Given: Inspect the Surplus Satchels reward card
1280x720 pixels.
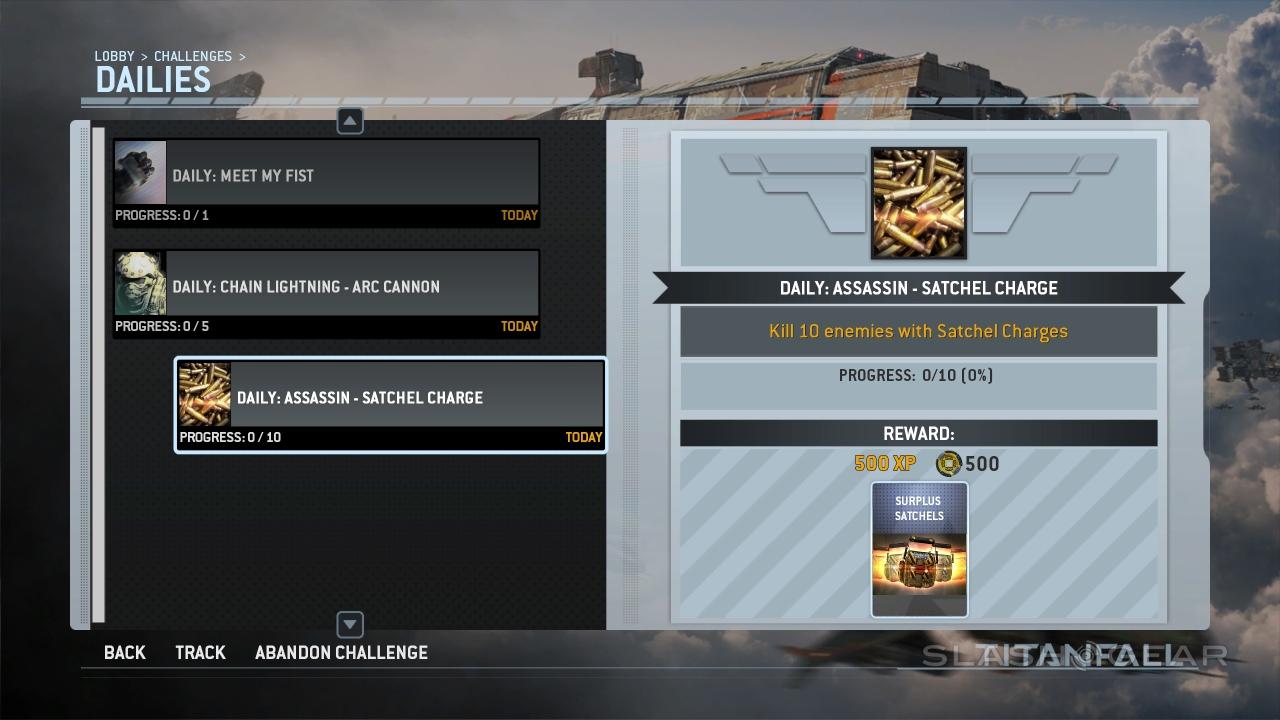Looking at the screenshot, I should [x=919, y=549].
